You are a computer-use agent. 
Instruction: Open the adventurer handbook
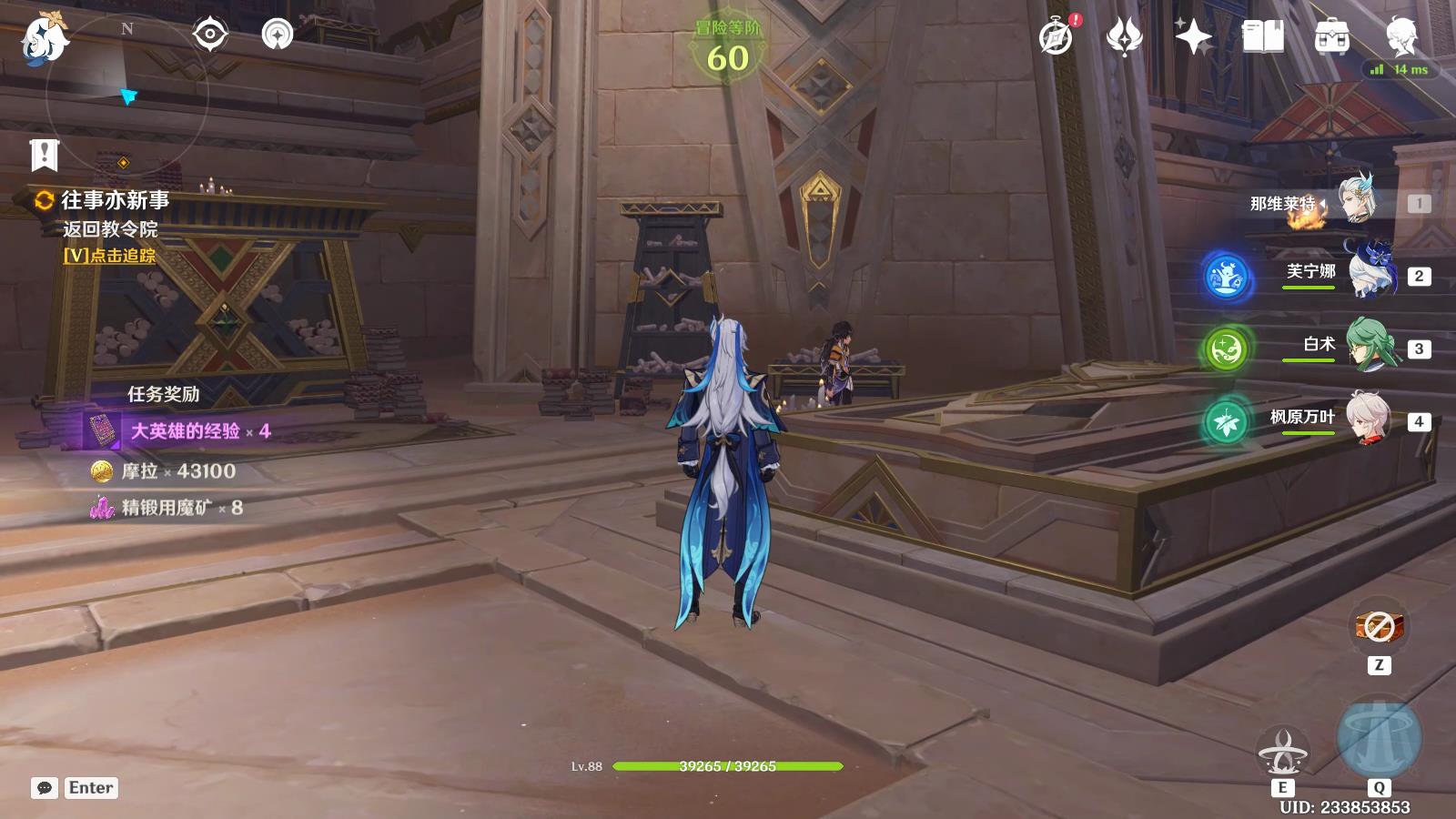coord(1262,37)
